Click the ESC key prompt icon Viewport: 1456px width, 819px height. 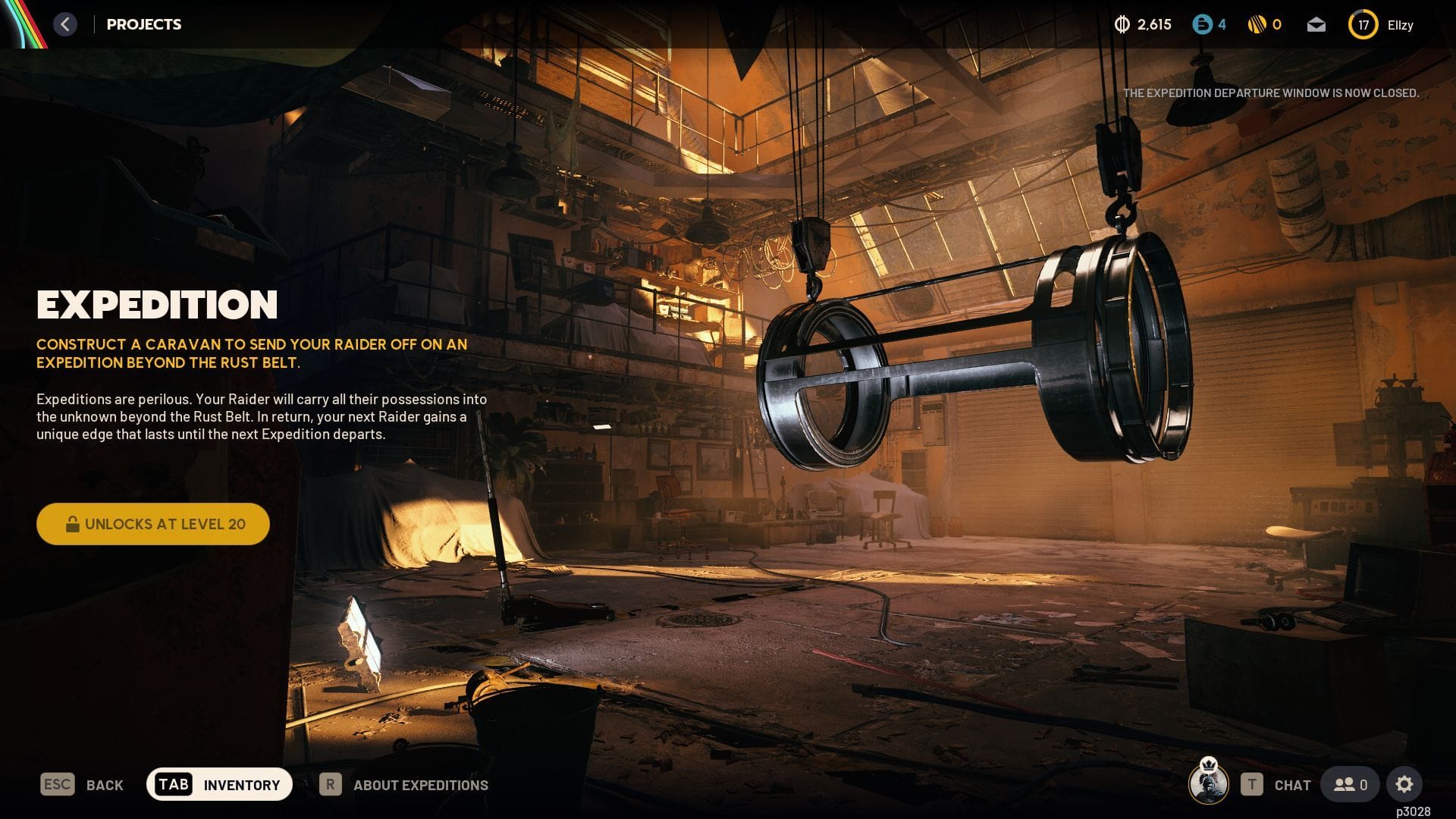click(57, 785)
